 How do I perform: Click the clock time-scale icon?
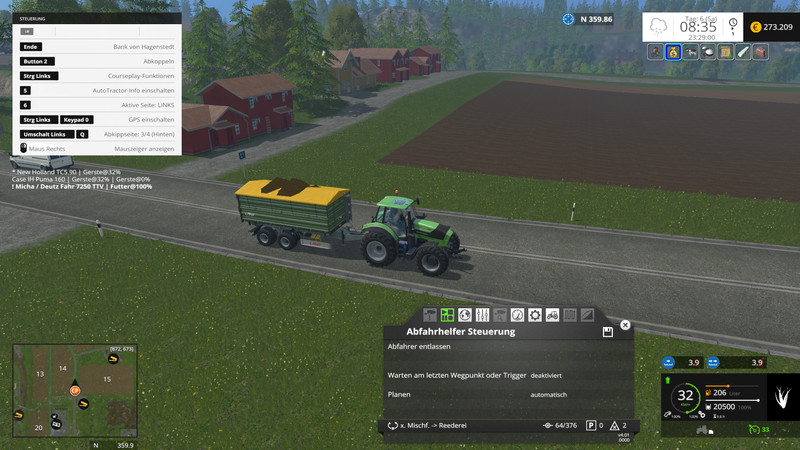click(x=733, y=25)
